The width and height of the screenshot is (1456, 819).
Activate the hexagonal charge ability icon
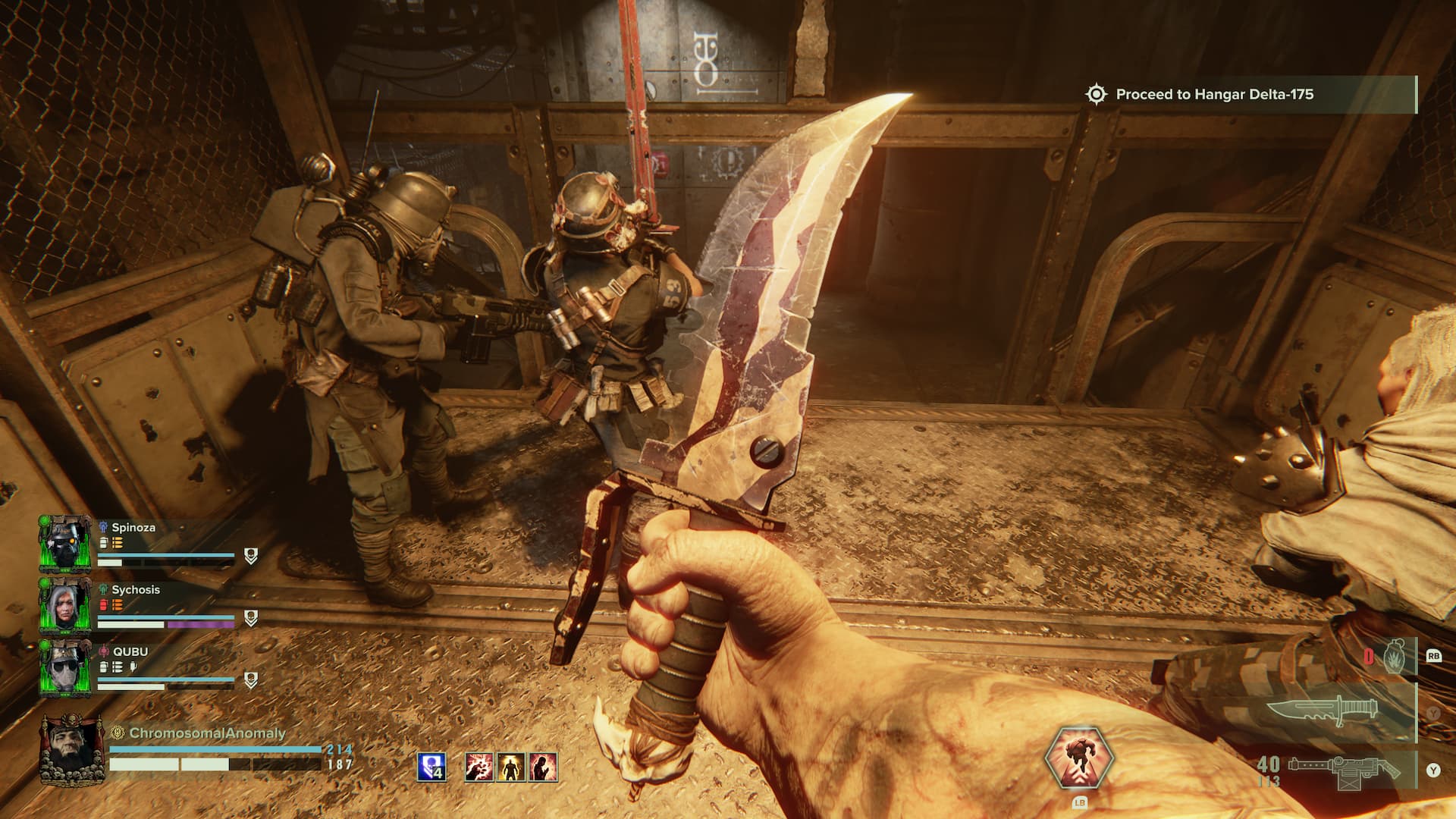click(x=1078, y=760)
